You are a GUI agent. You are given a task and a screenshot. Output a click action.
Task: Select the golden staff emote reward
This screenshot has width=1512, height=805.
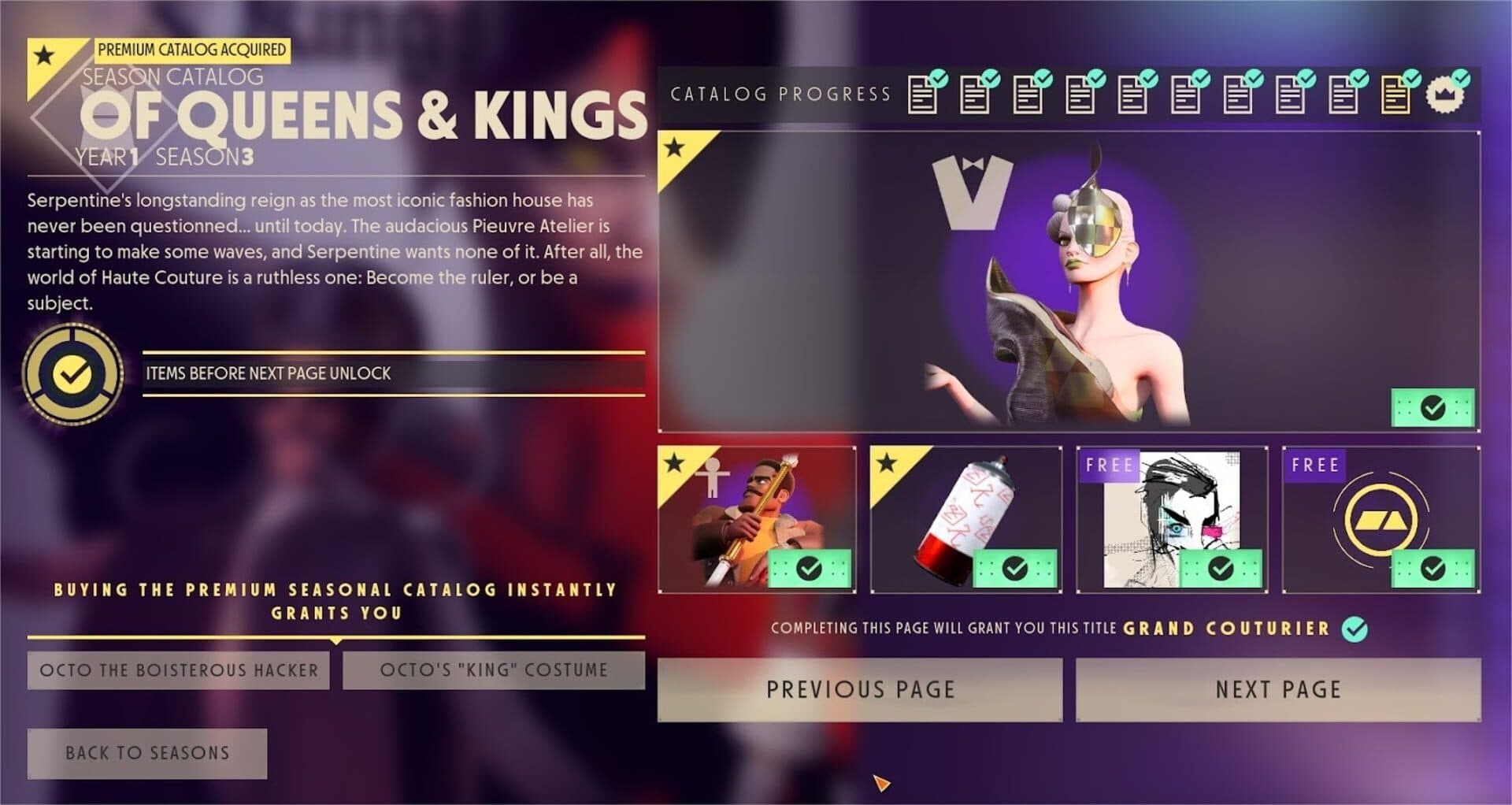coord(757,520)
